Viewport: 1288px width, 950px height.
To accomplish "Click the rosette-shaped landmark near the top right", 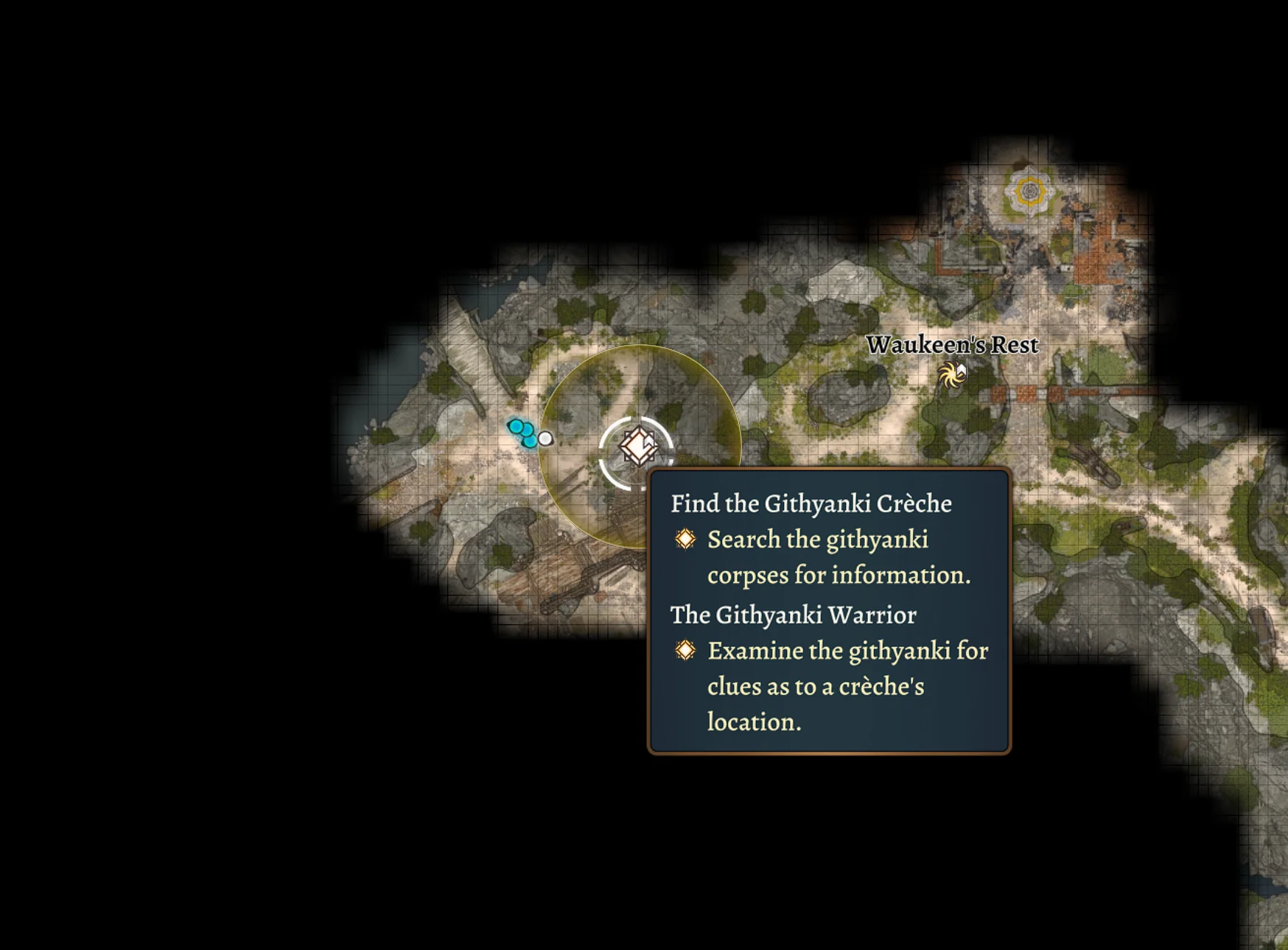I will pos(1031,190).
